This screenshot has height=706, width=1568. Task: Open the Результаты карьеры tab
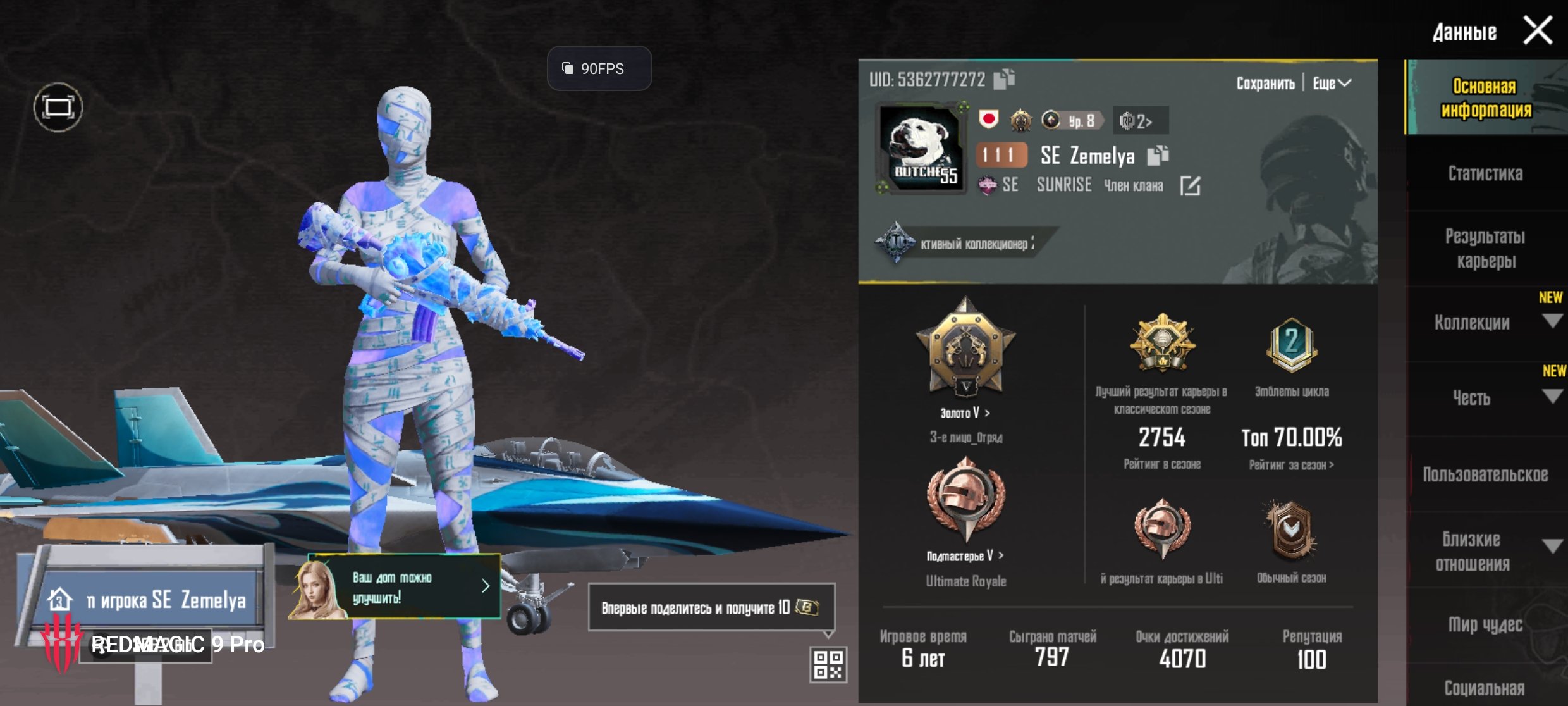coord(1485,248)
